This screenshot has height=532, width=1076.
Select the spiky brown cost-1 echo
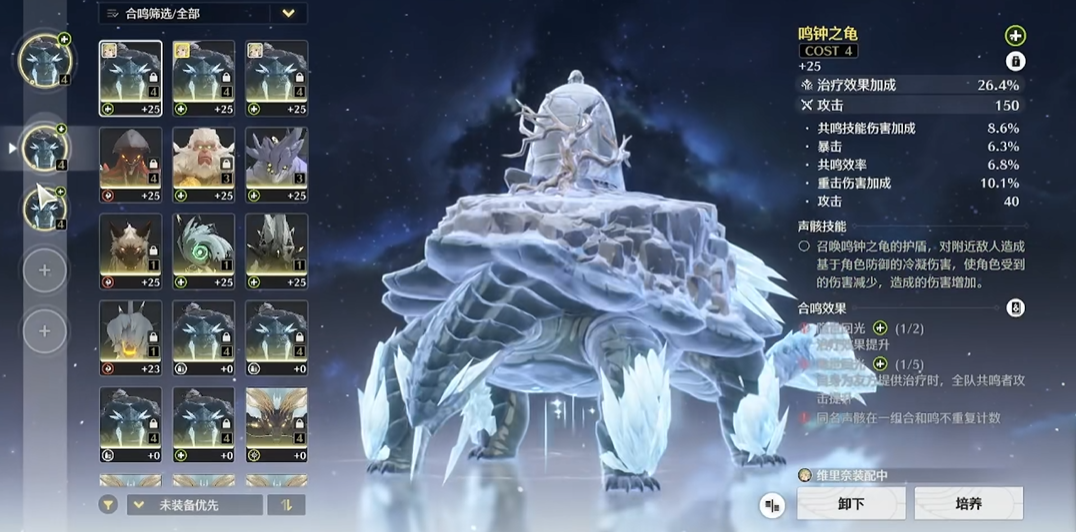tap(130, 251)
